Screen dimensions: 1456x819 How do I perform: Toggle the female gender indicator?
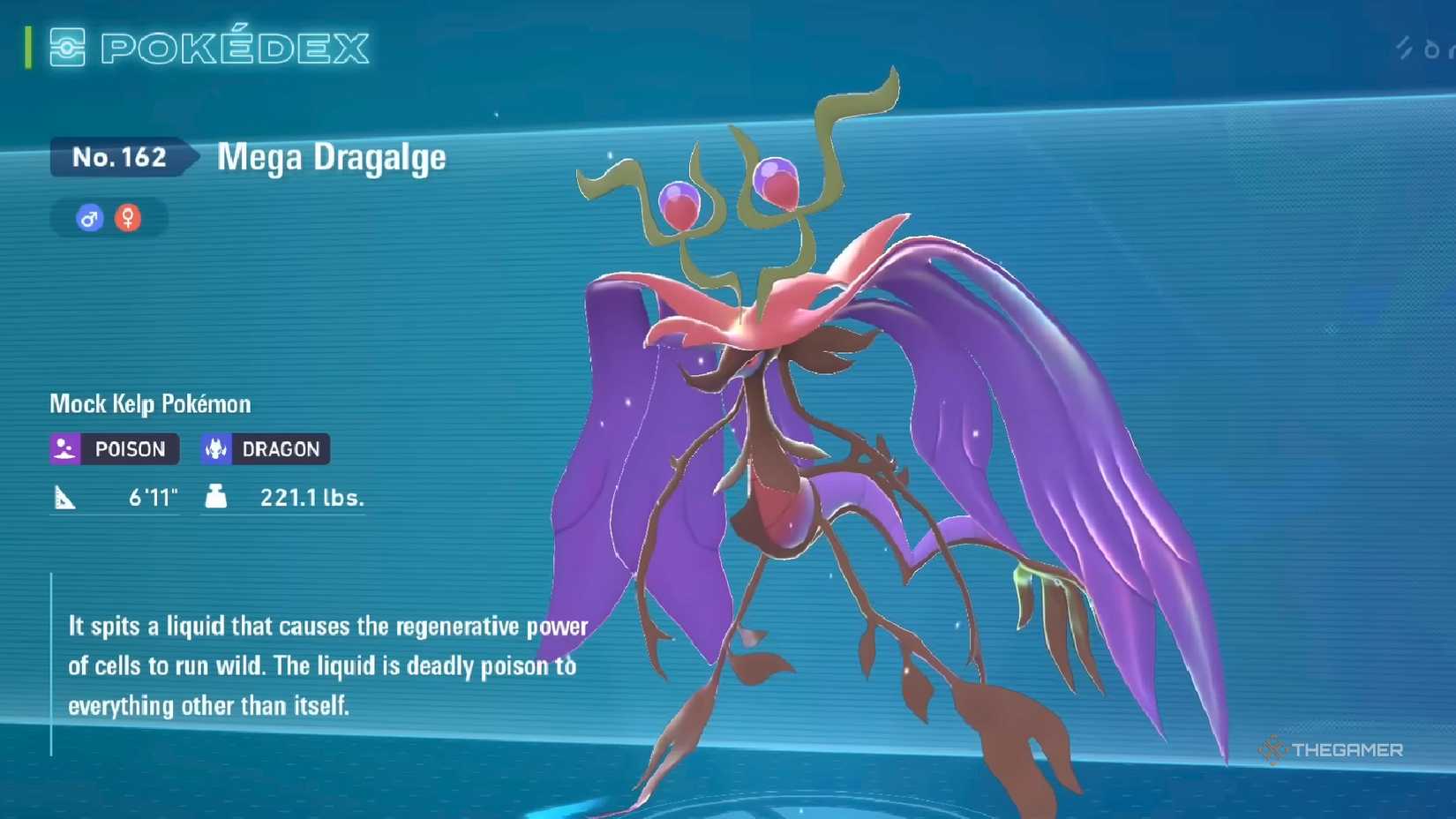(127, 218)
